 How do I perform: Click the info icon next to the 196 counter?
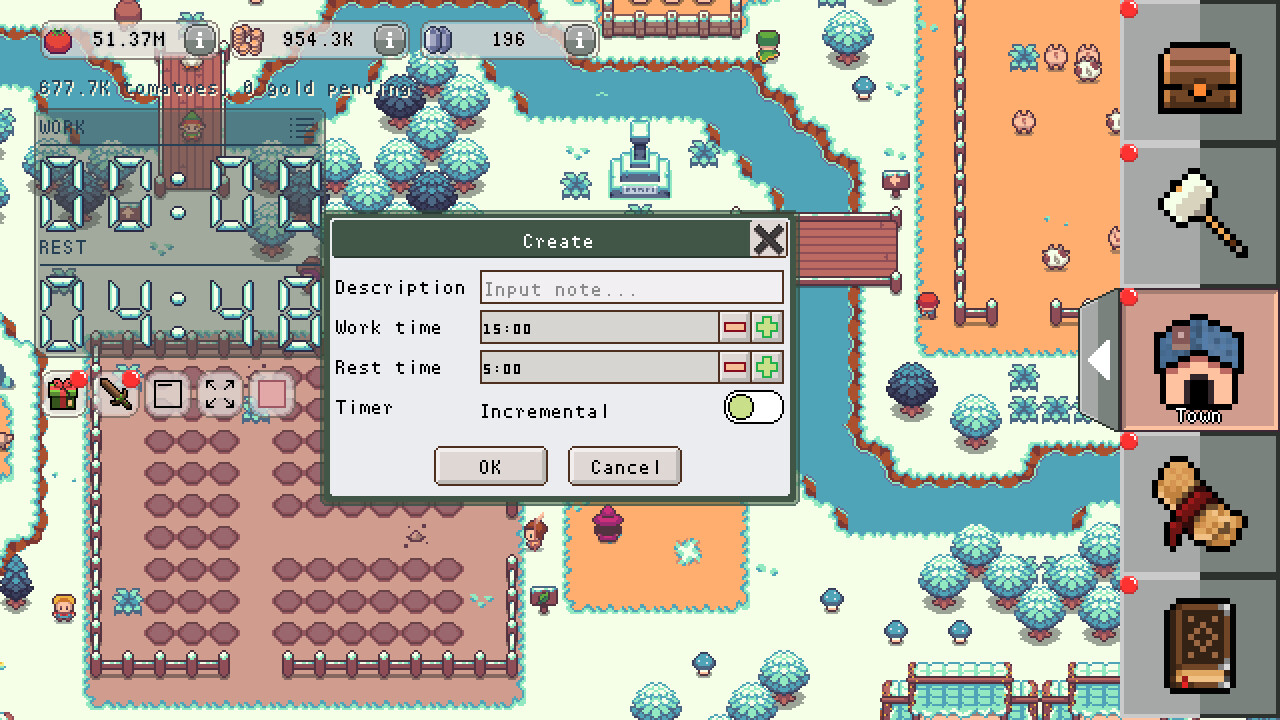(x=577, y=40)
